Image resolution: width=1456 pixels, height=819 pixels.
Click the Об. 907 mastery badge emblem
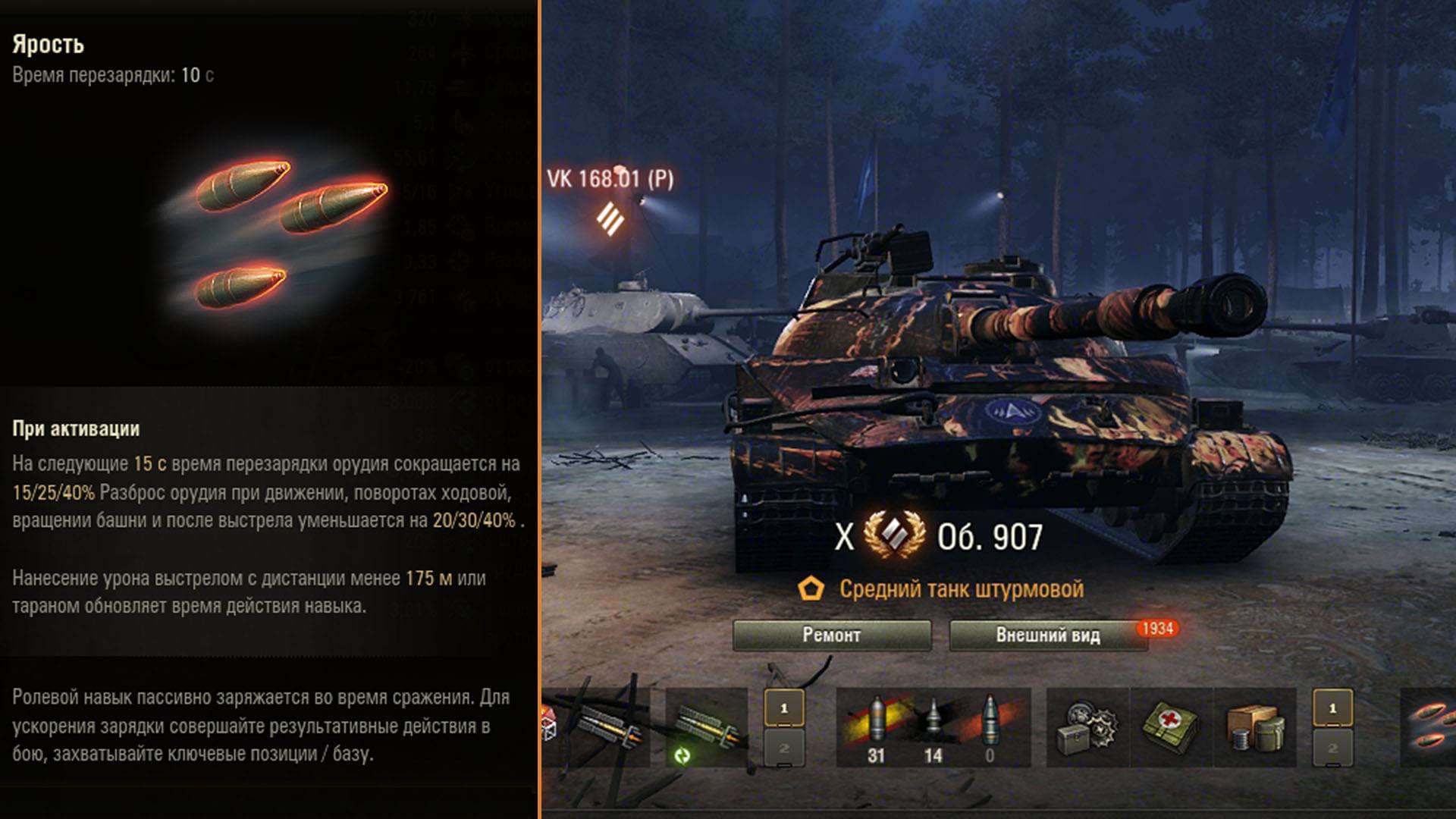[x=894, y=535]
